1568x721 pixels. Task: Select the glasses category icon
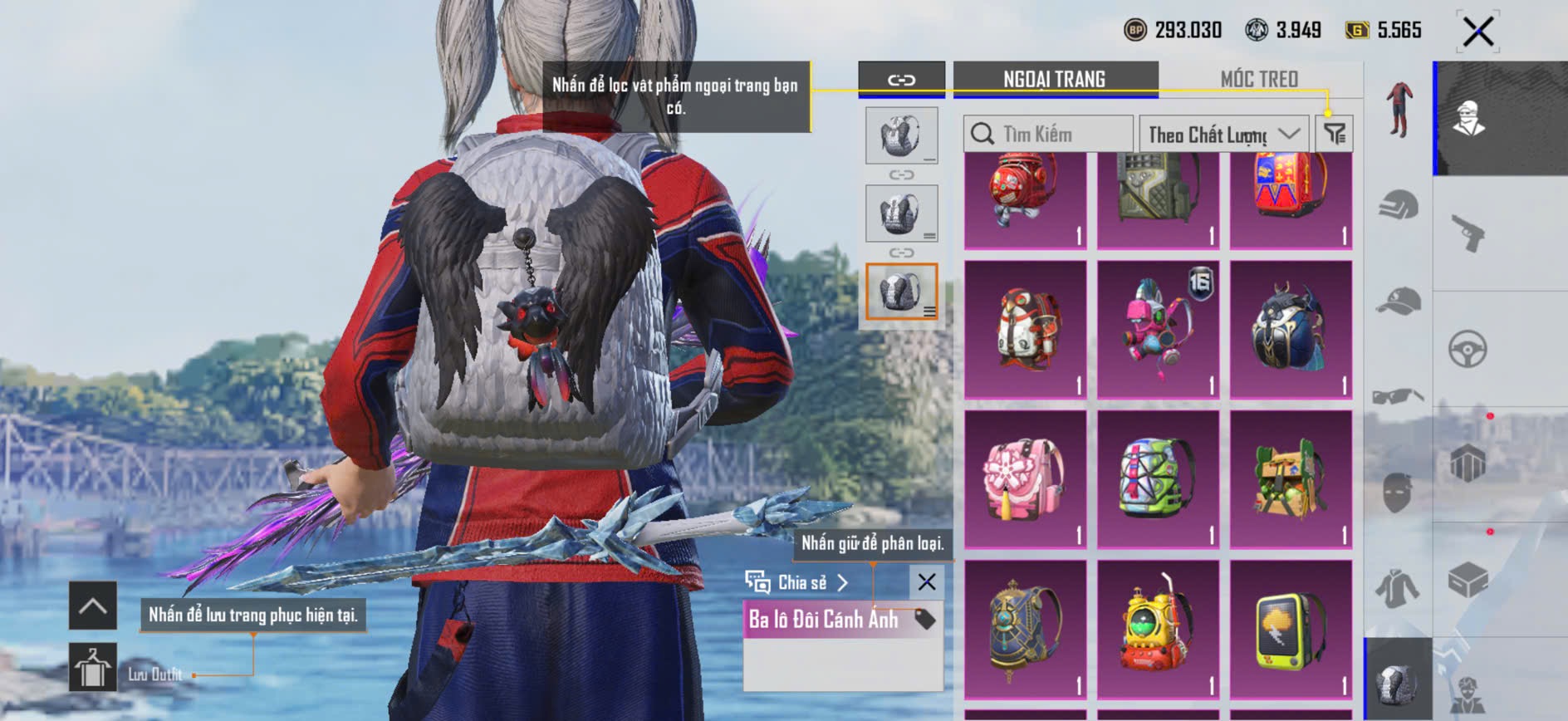[x=1399, y=395]
